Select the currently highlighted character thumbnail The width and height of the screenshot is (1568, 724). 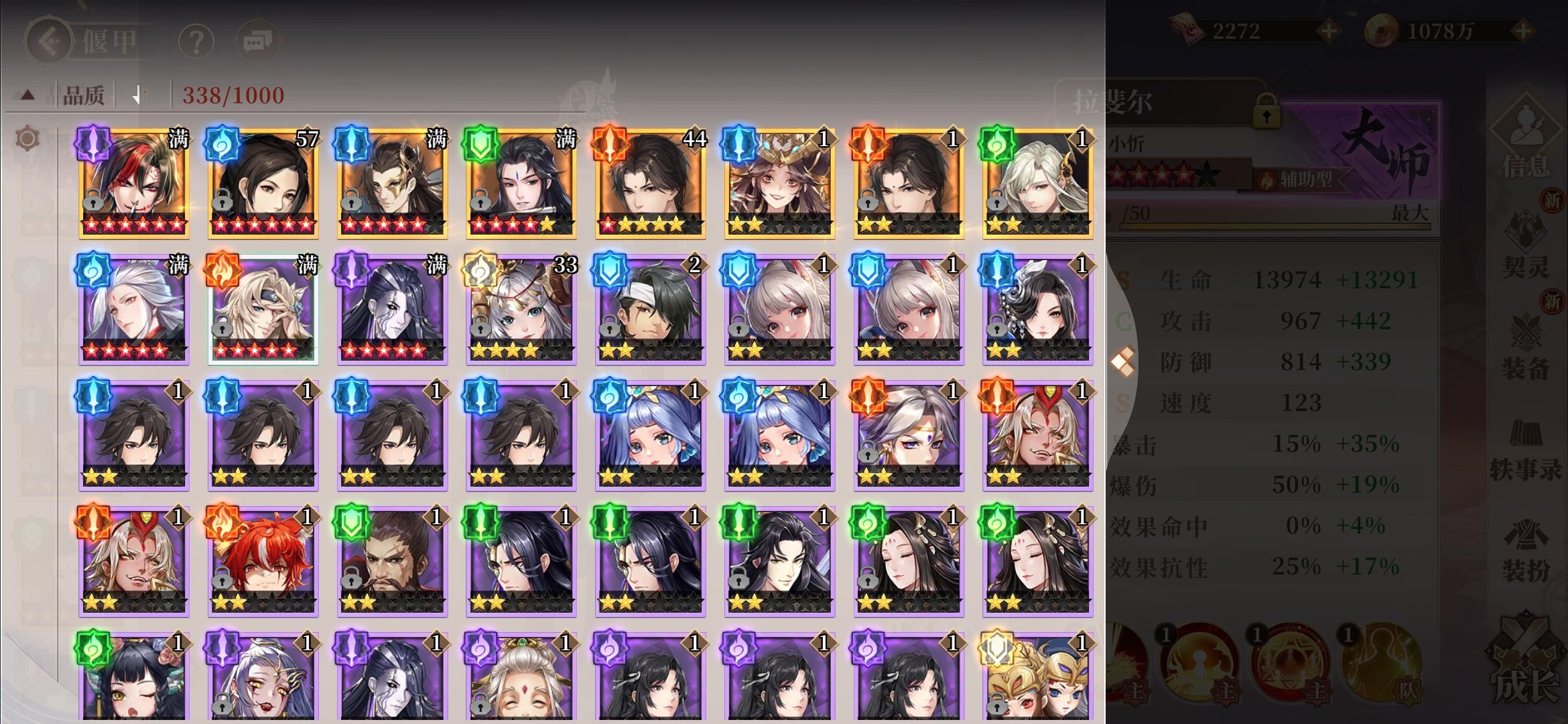261,308
